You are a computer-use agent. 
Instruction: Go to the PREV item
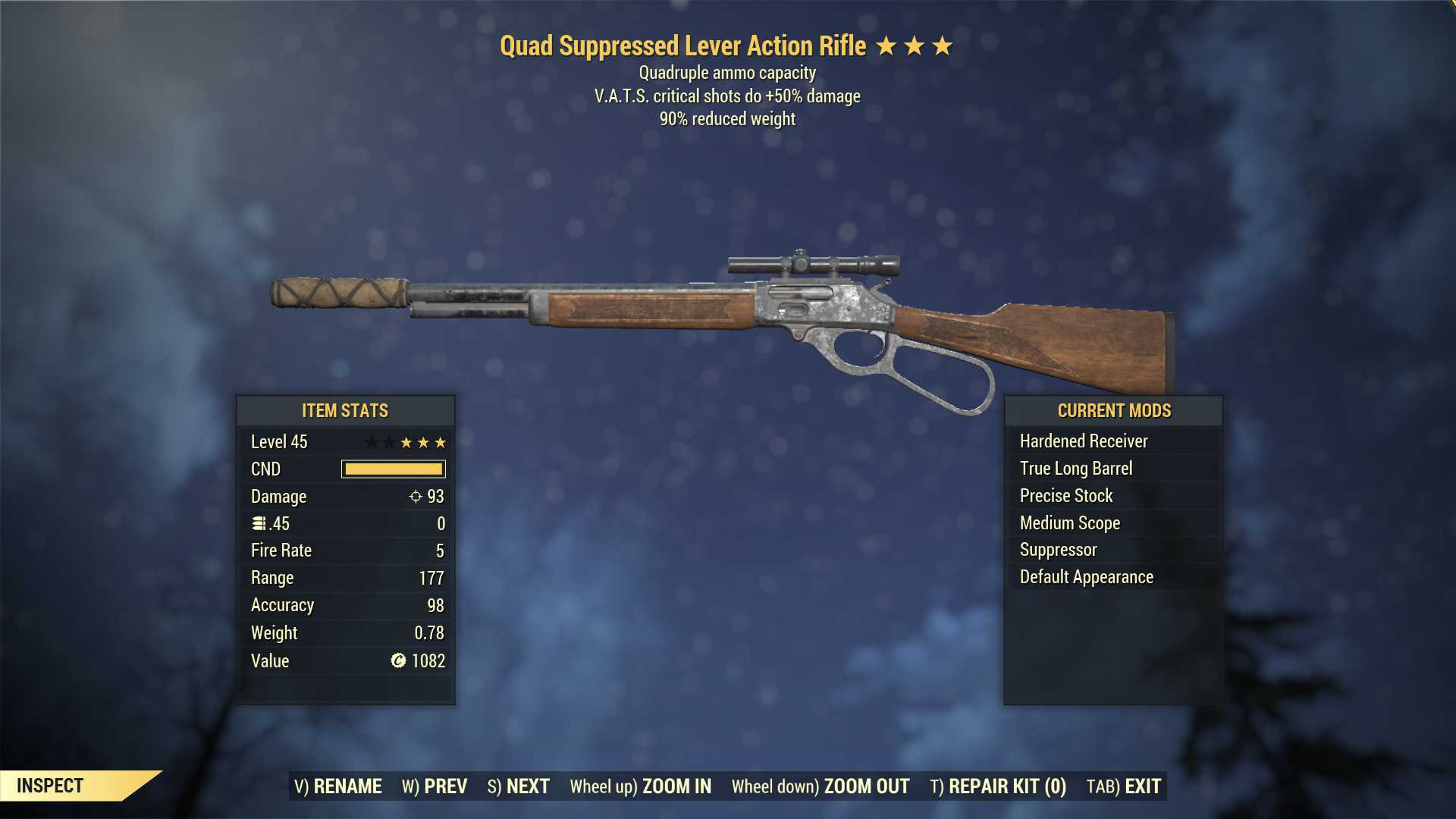pyautogui.click(x=435, y=786)
